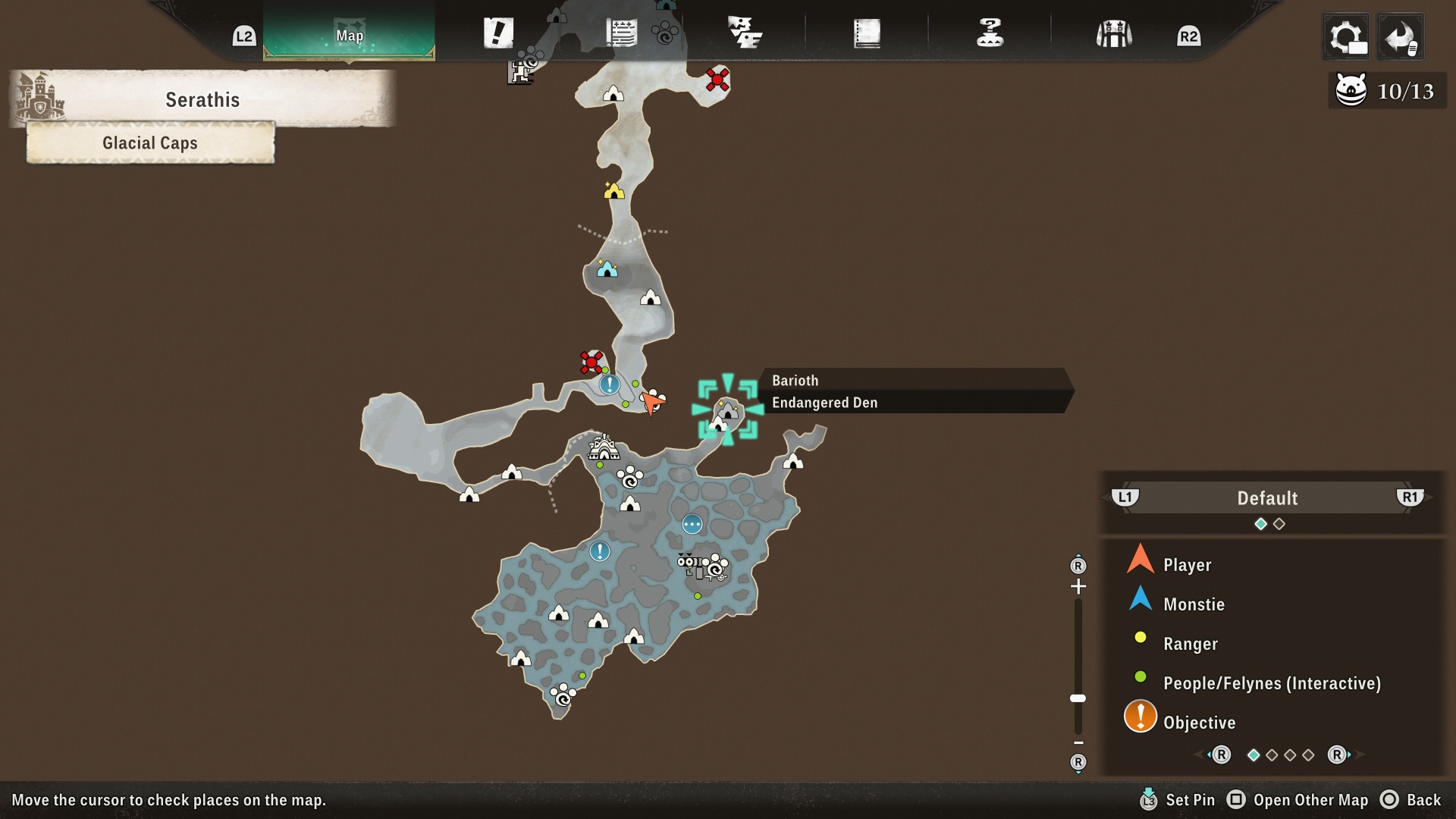Click the L1 arrow to change legend category
The image size is (1456, 819).
[x=1125, y=498]
